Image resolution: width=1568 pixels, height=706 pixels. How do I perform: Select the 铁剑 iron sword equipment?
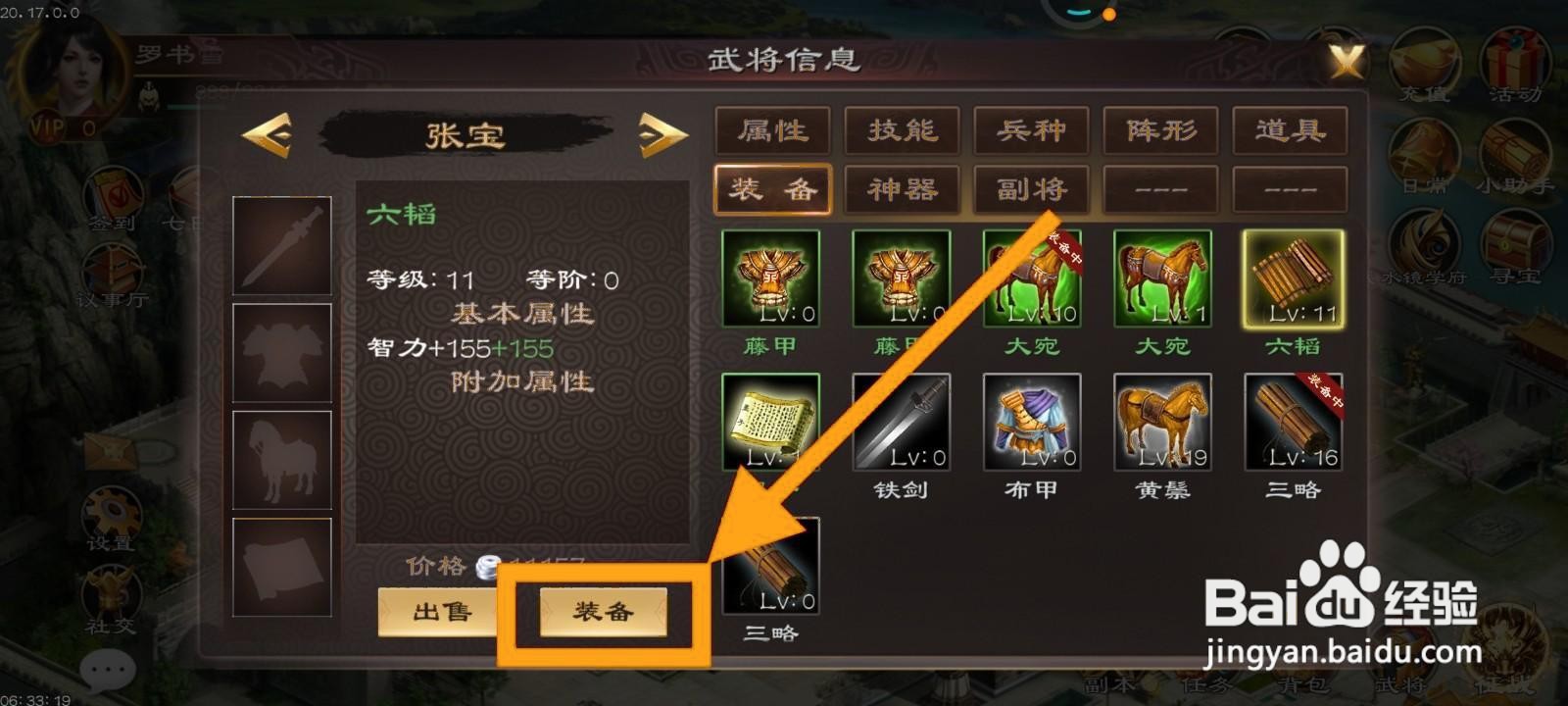tap(901, 424)
